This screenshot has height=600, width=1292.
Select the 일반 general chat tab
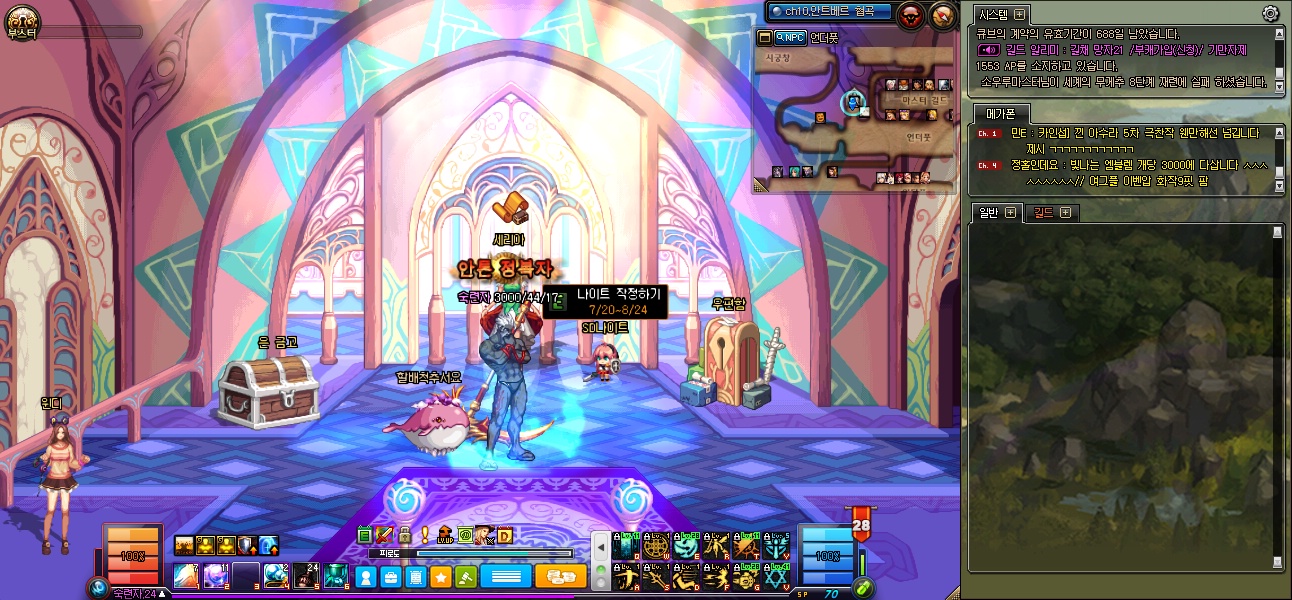point(988,212)
